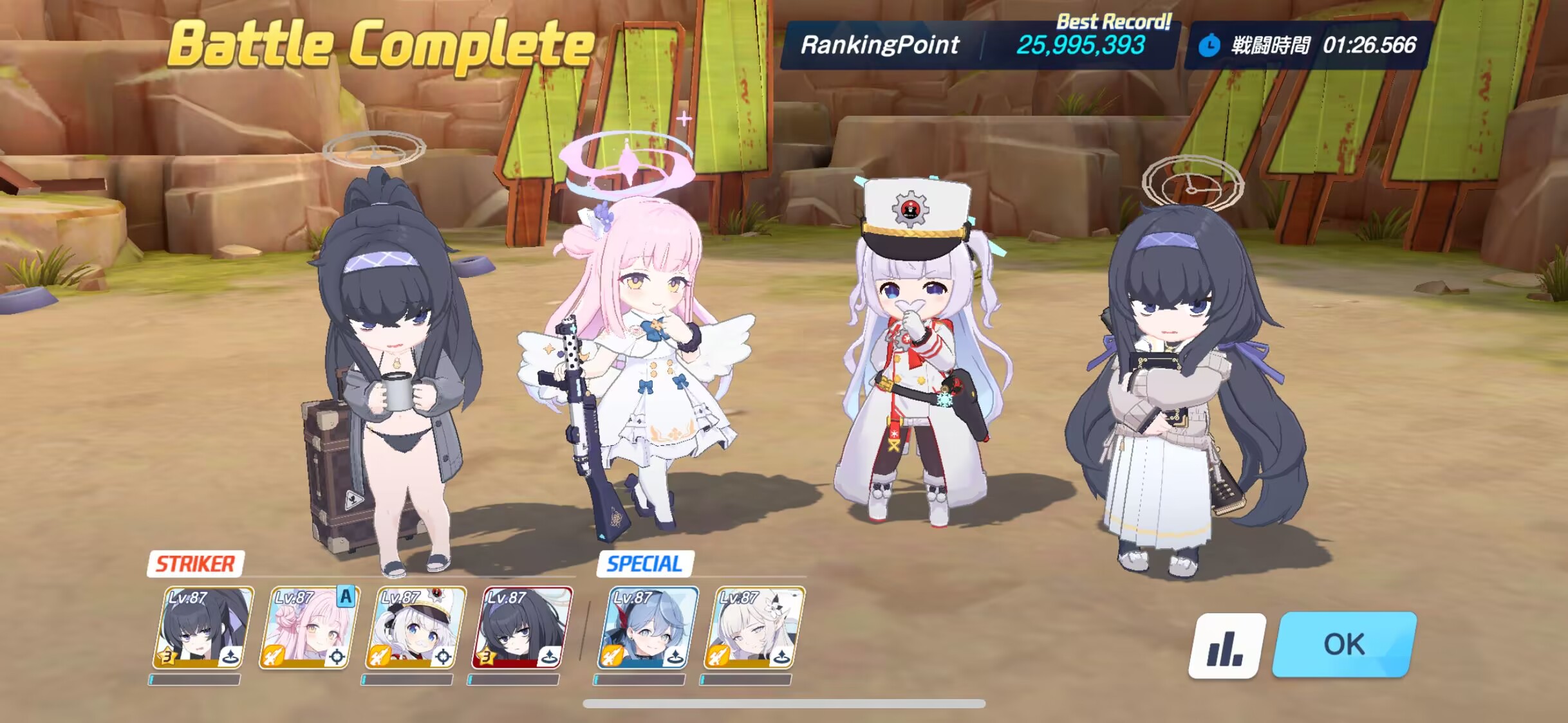Pick the red-framed black-haired striker portrait
Viewport: 1568px width, 723px height.
tap(521, 628)
